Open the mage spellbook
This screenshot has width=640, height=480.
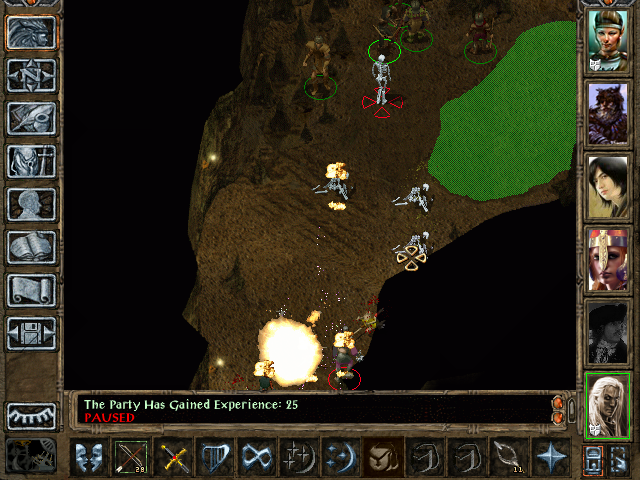tap(31, 247)
